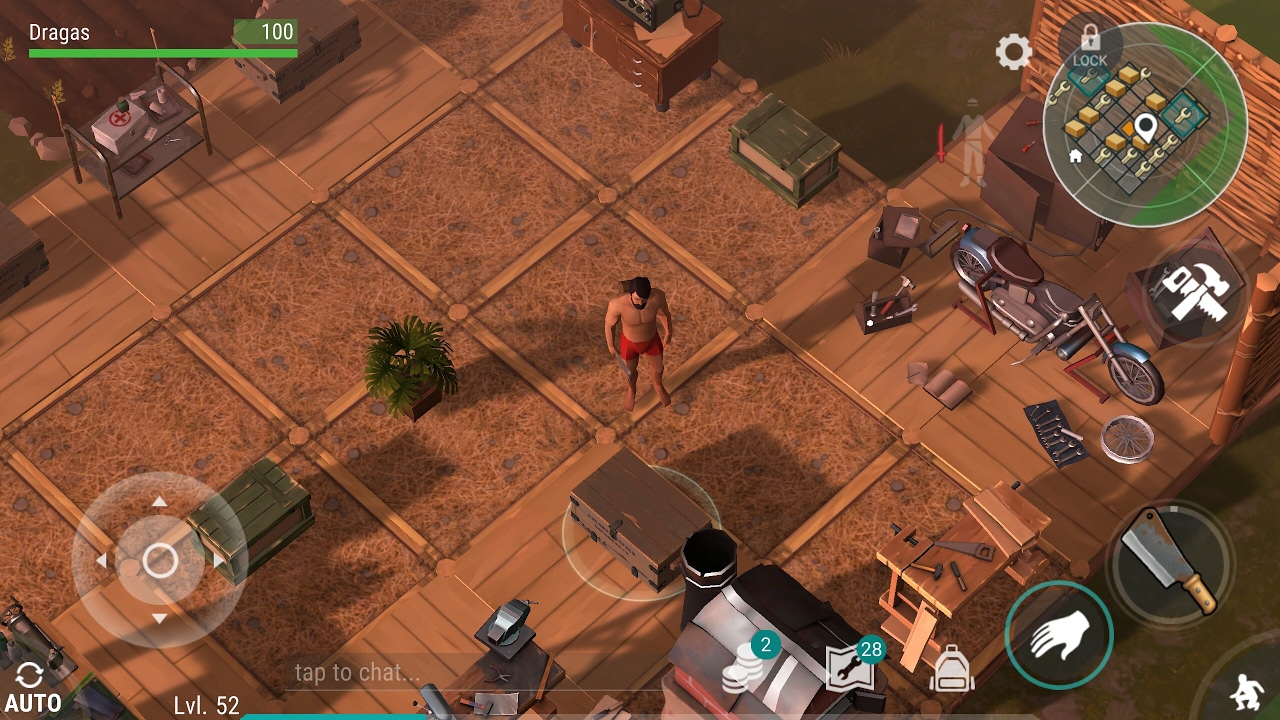Open the circular minimap
Screen dimensions: 1280x720
(1144, 124)
